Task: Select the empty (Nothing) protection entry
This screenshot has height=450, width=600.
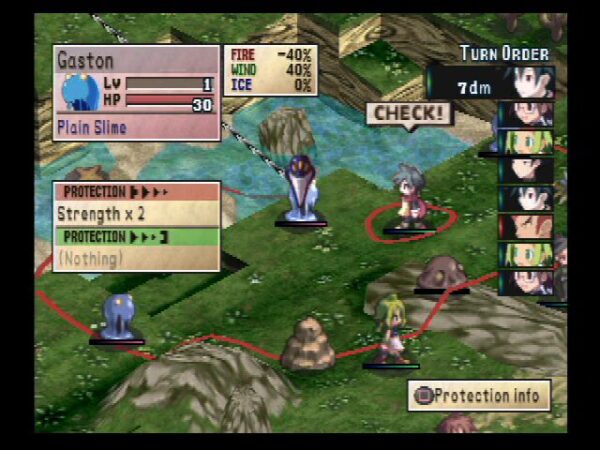Action: (x=136, y=258)
